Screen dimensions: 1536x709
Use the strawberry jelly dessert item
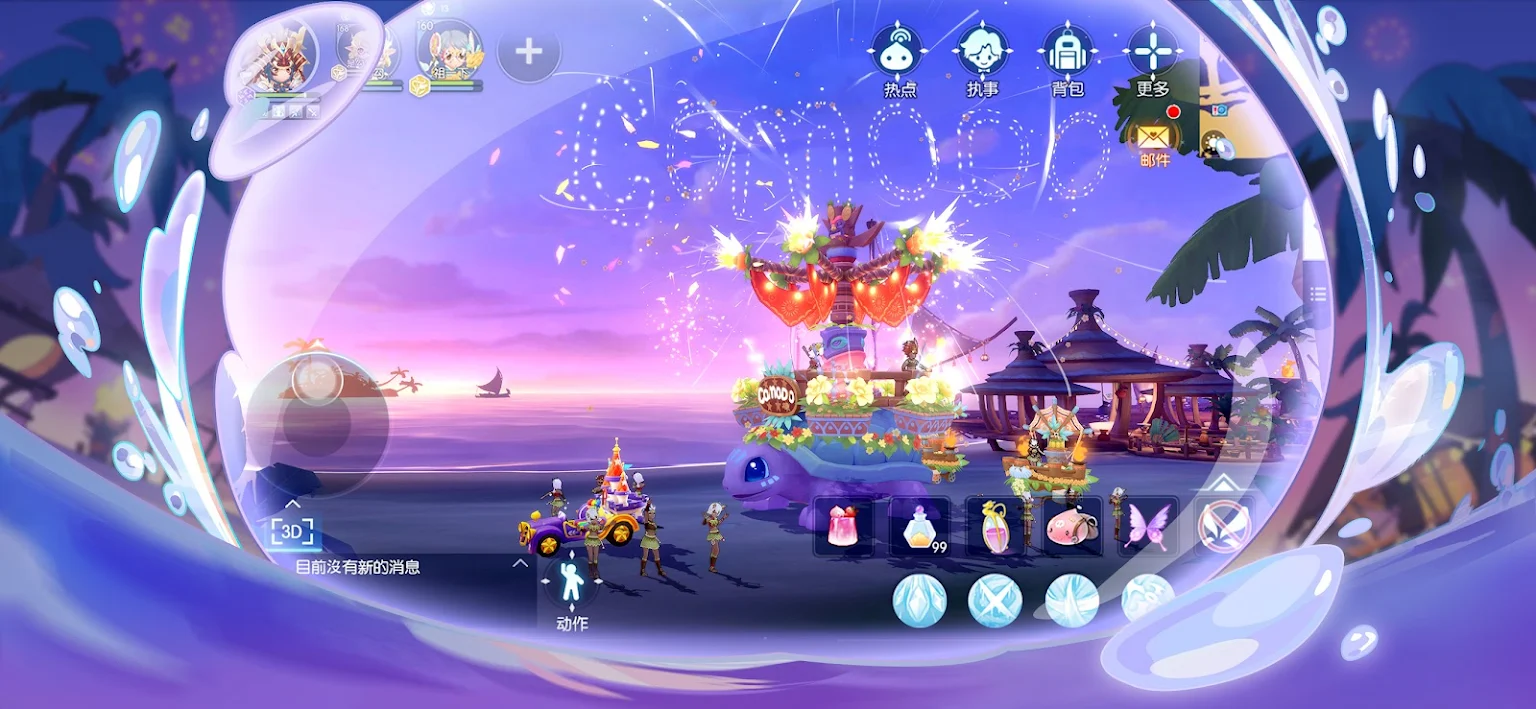pos(843,526)
